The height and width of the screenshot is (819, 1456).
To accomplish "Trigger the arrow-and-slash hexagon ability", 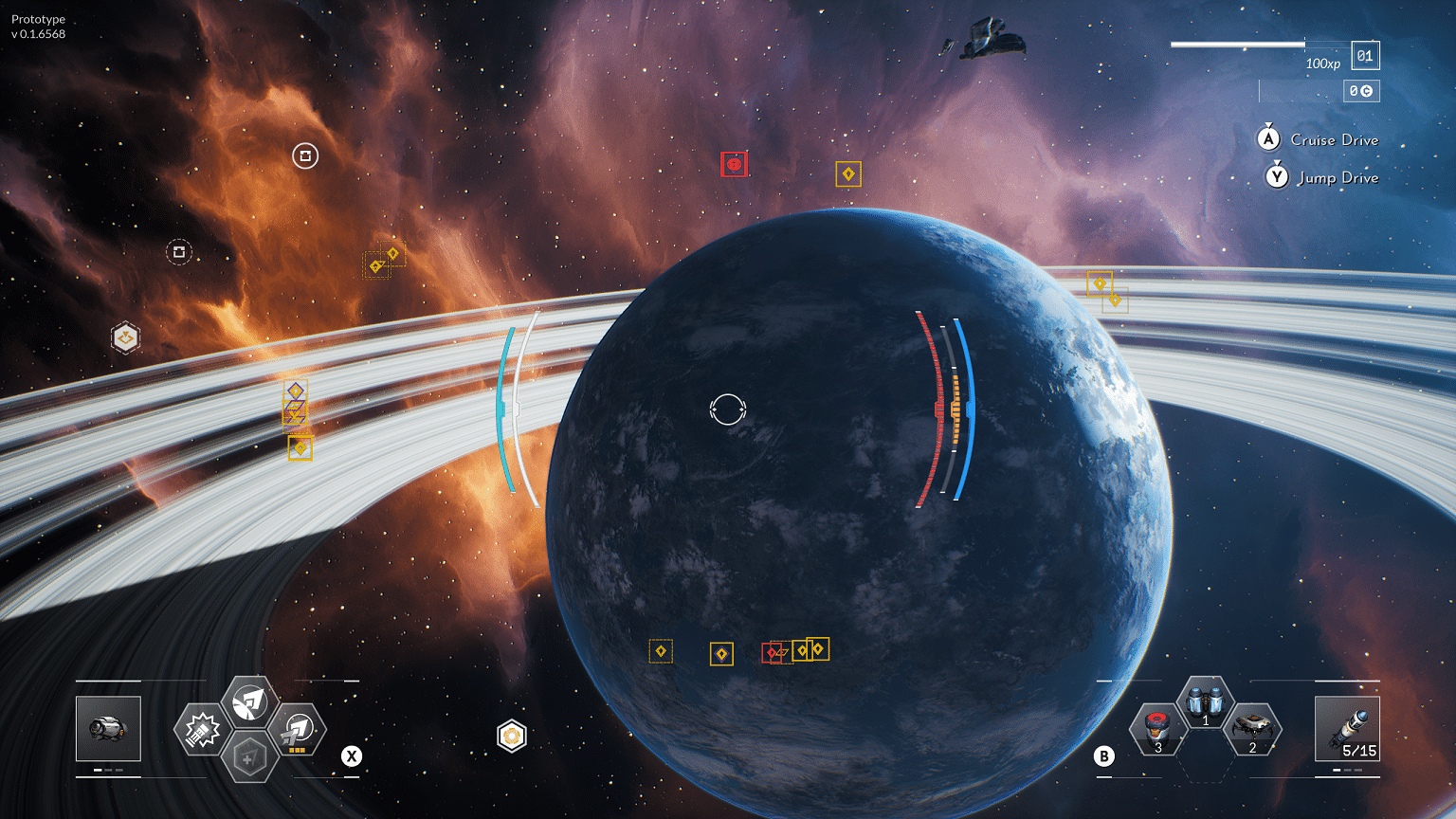I will pos(249,702).
